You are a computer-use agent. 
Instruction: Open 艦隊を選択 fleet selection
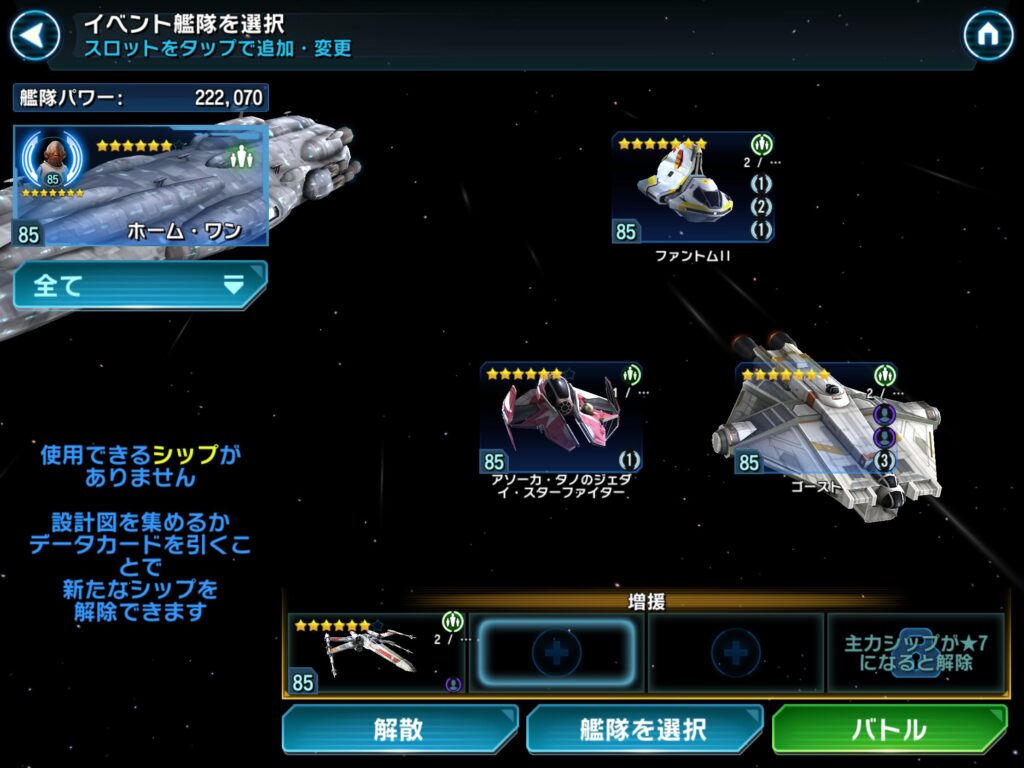[644, 729]
